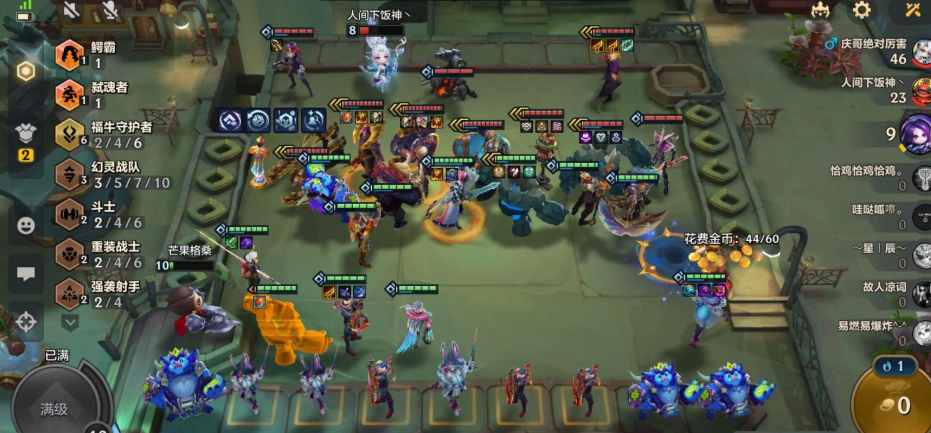This screenshot has height=433, width=931.
Task: Show 幻灵战队 trait details
Action: [110, 174]
